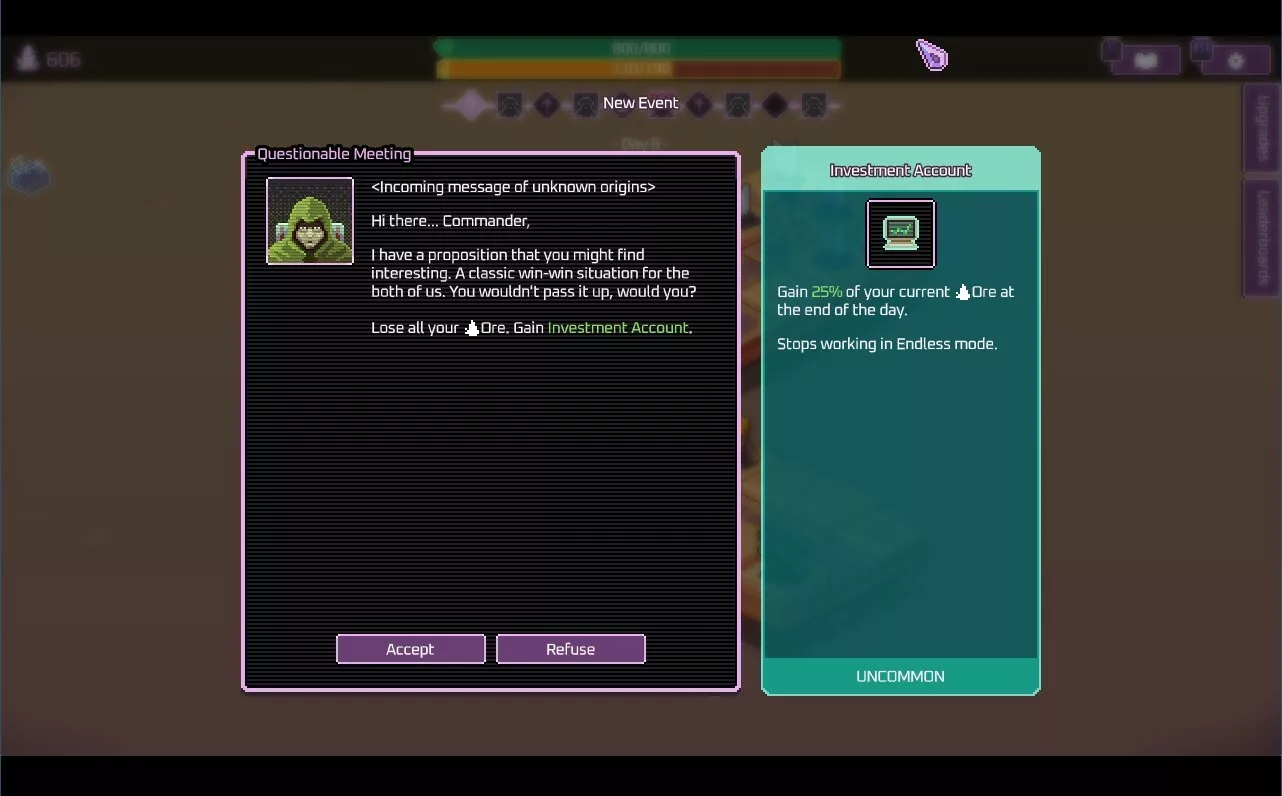This screenshot has width=1282, height=796.
Task: Open the settings gear button
Action: pyautogui.click(x=1235, y=60)
